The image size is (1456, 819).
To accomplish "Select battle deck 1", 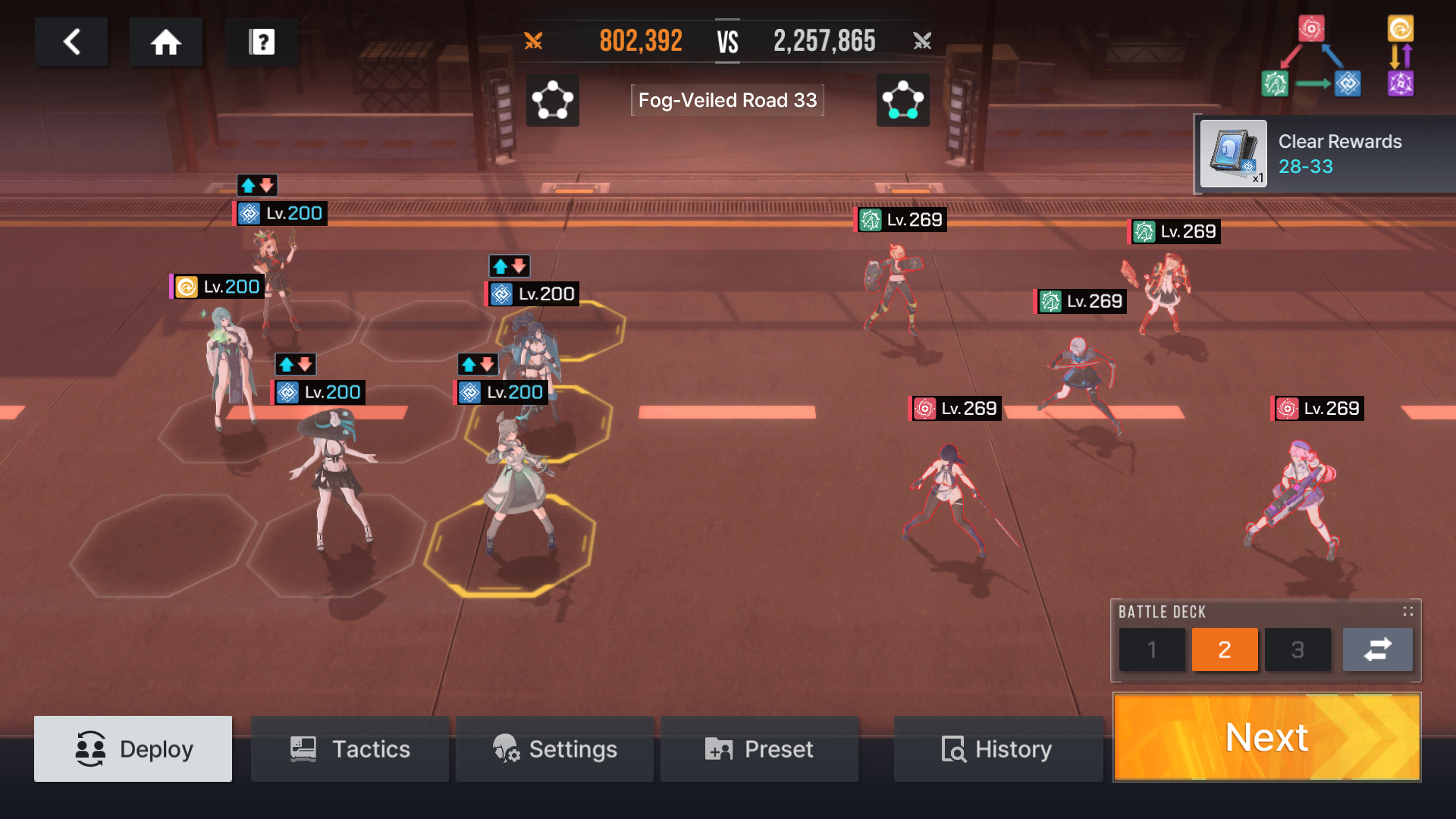I will point(1151,649).
